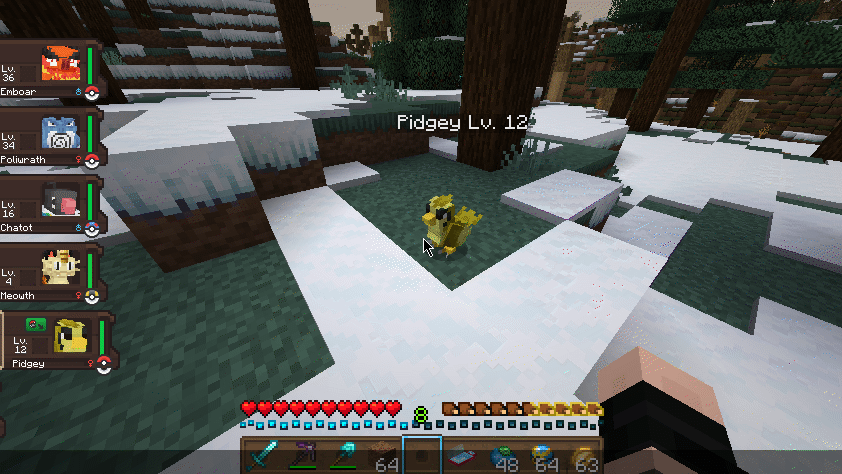Select the blue ball stack of 64
Viewport: 842px width, 474px height.
(543, 456)
